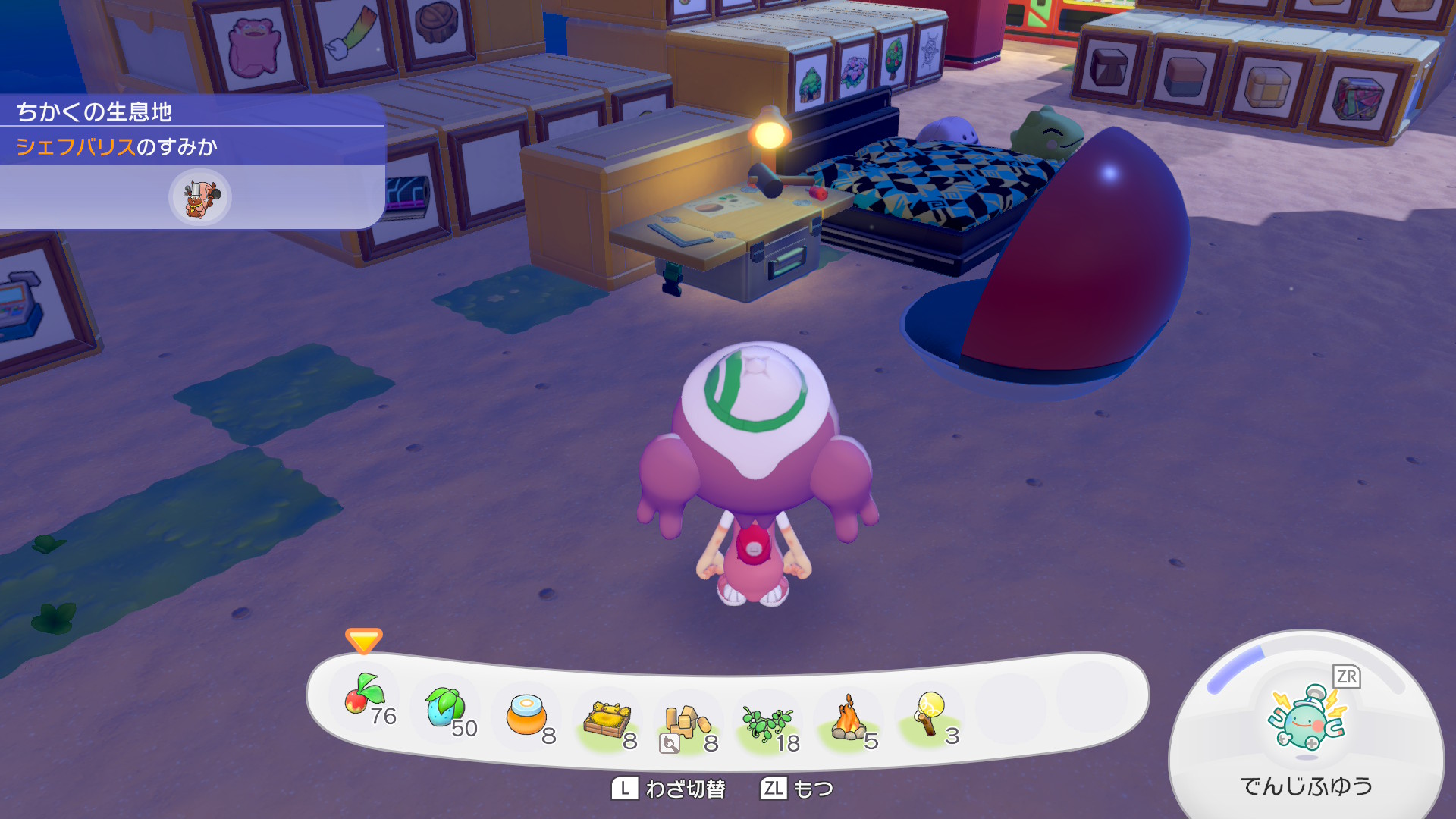Choose the blue berry with green leaves
This screenshot has height=819, width=1456.
tap(444, 707)
